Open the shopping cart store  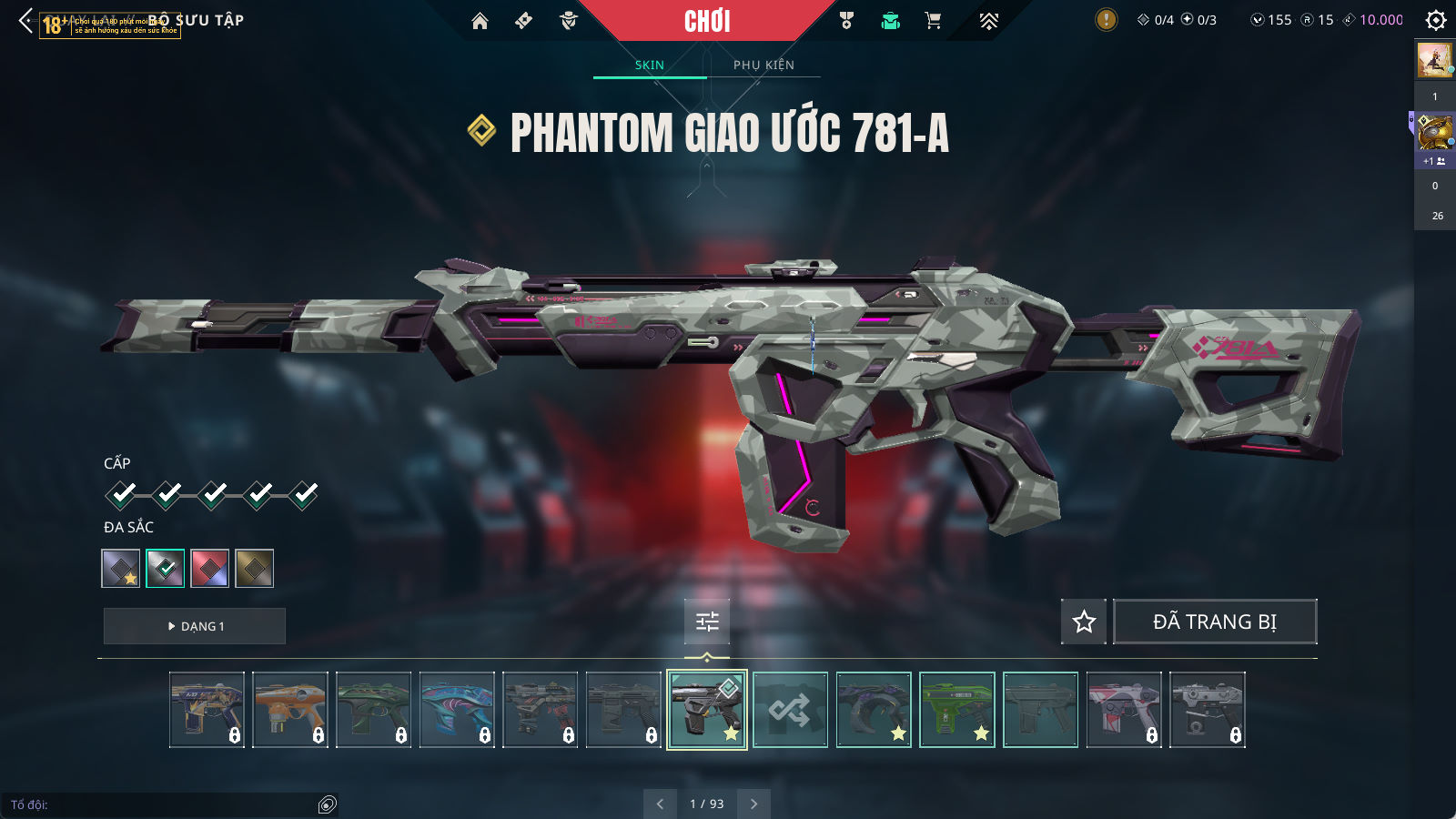click(x=933, y=21)
